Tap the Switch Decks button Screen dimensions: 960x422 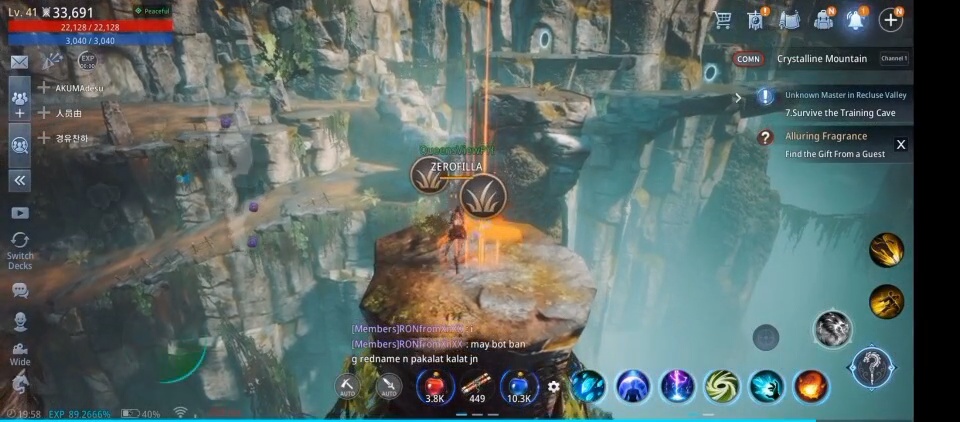[x=20, y=250]
